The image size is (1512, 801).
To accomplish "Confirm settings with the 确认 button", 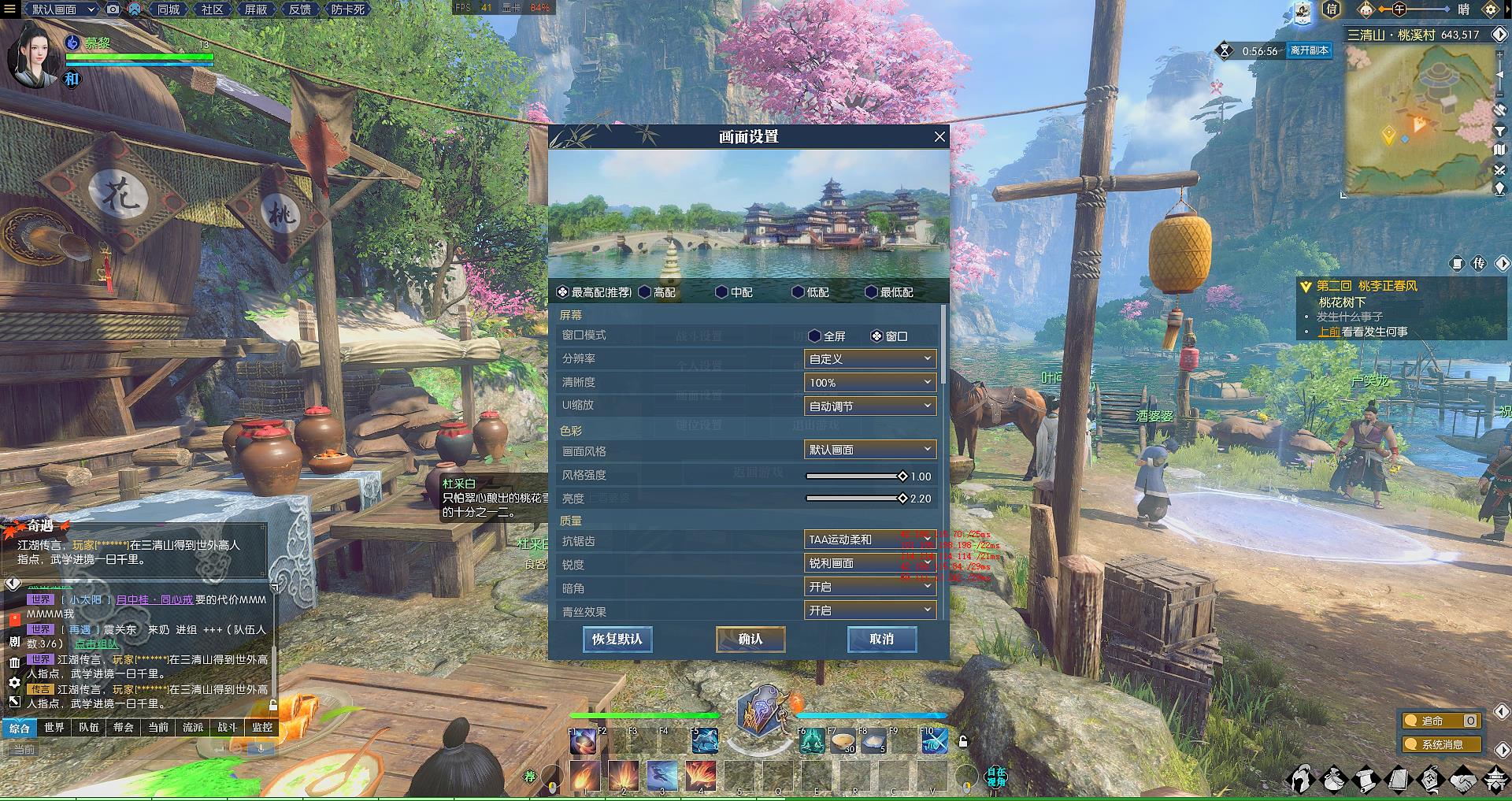I will tap(750, 639).
